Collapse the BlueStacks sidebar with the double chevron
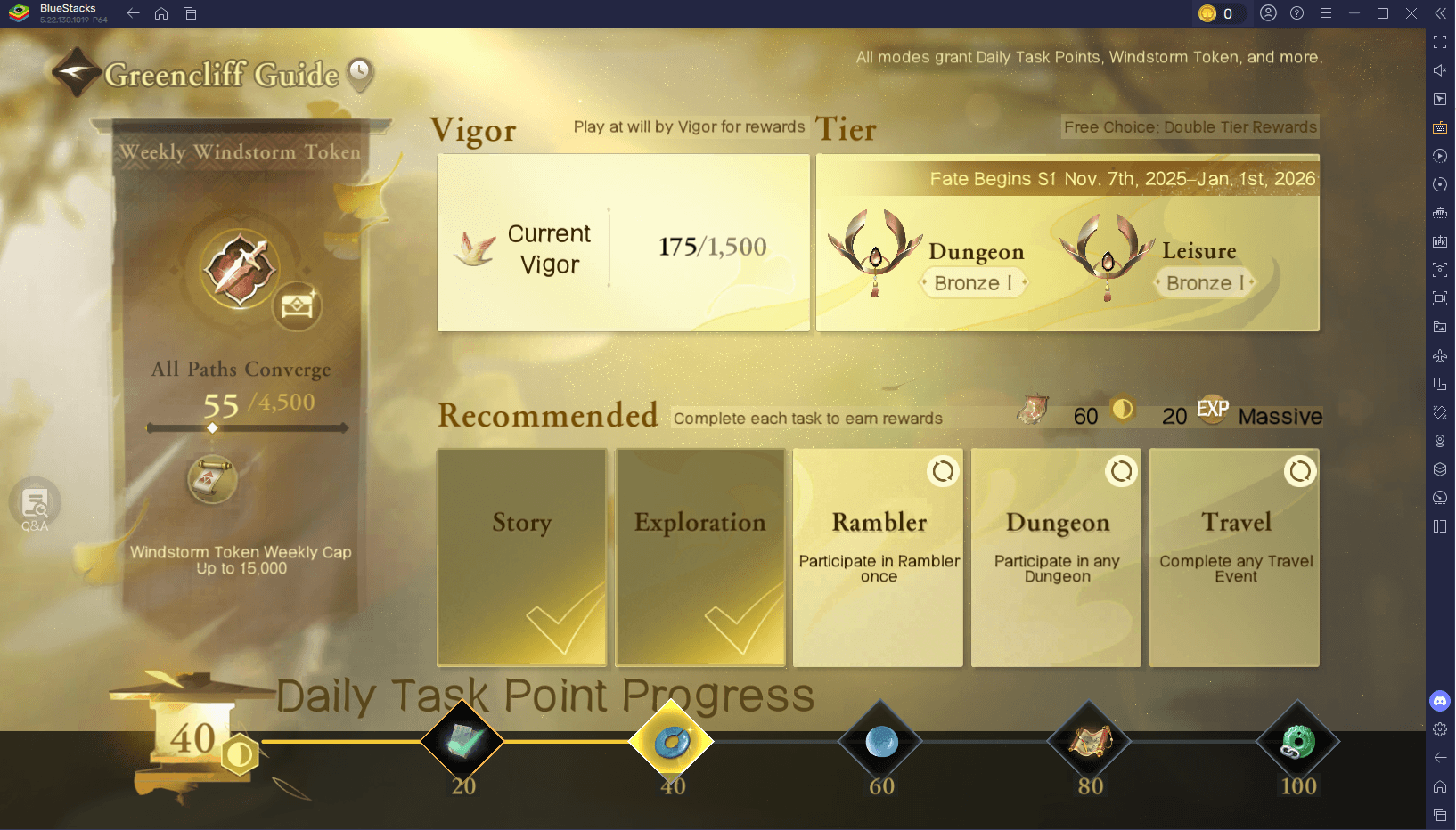 [1441, 13]
